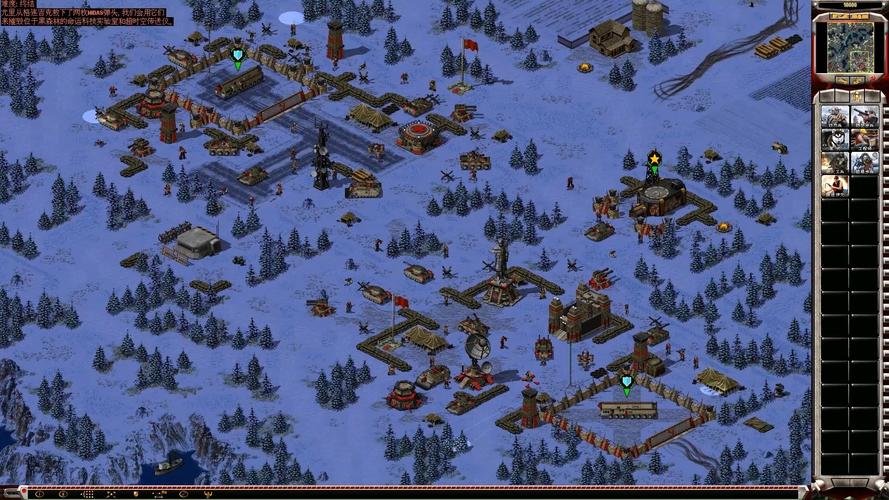Image resolution: width=889 pixels, height=500 pixels.
Task: Build the engineer with red hardhat
Action: click(x=865, y=139)
